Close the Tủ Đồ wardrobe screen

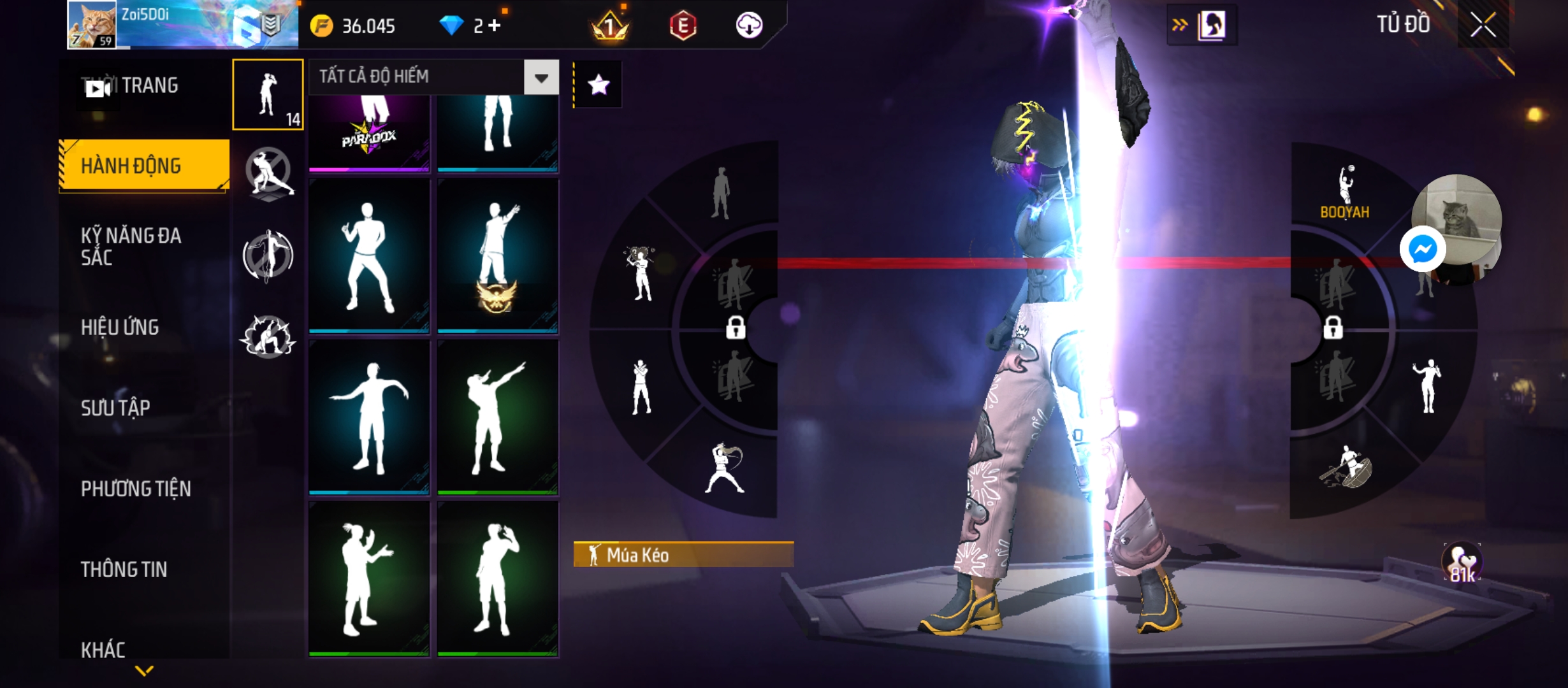pos(1483,25)
